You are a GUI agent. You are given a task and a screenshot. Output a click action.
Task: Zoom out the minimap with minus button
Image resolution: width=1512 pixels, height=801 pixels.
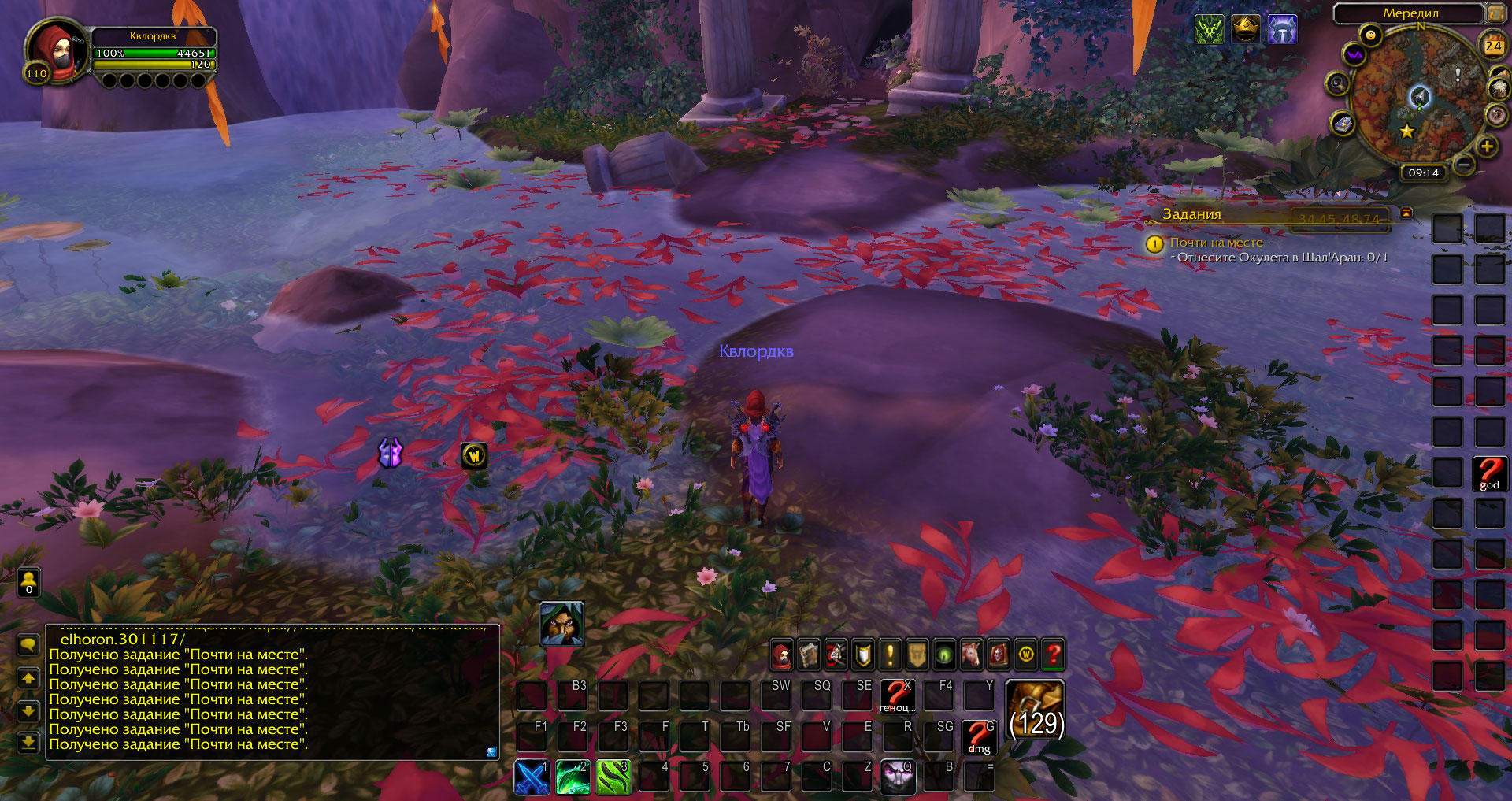[1464, 164]
